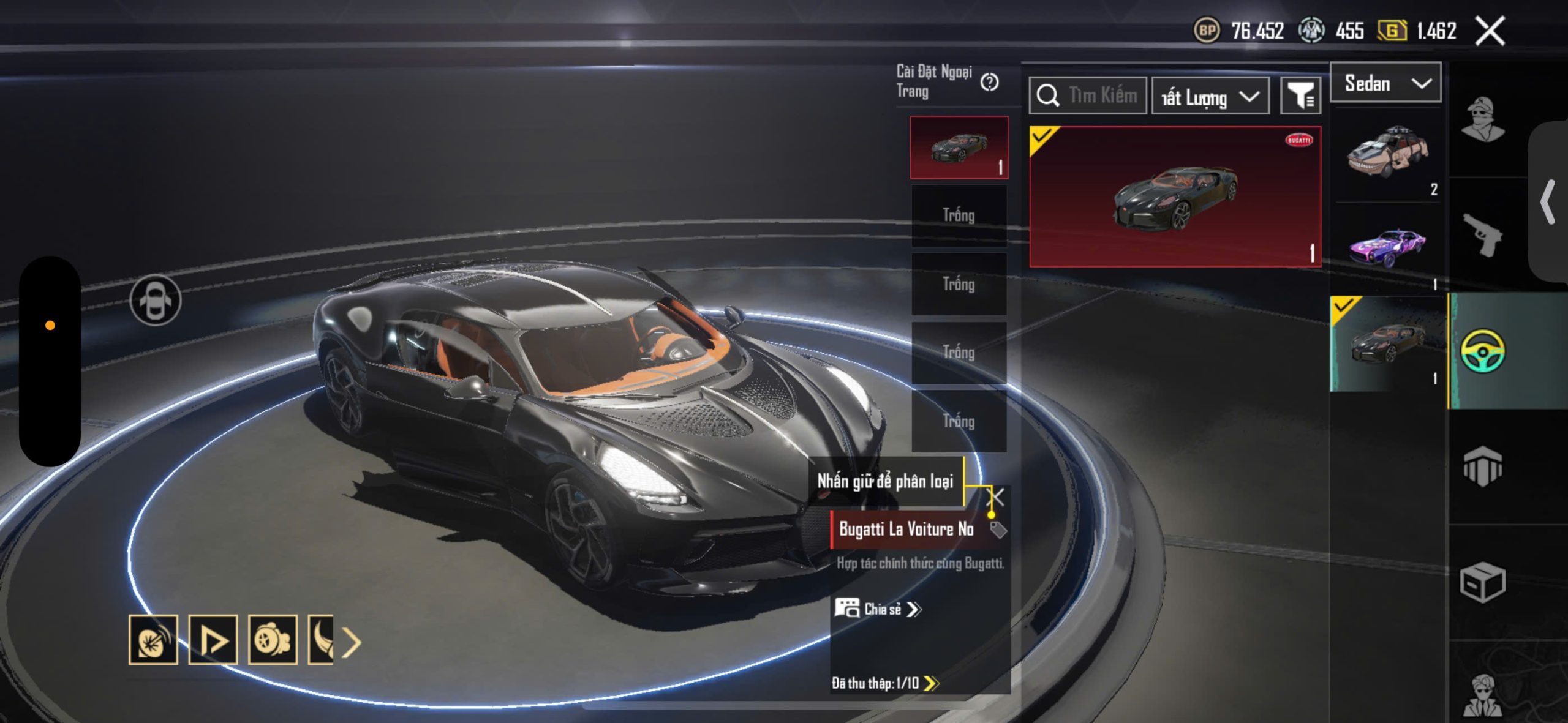
Task: Expand the side panel arrow
Action: pyautogui.click(x=1548, y=201)
